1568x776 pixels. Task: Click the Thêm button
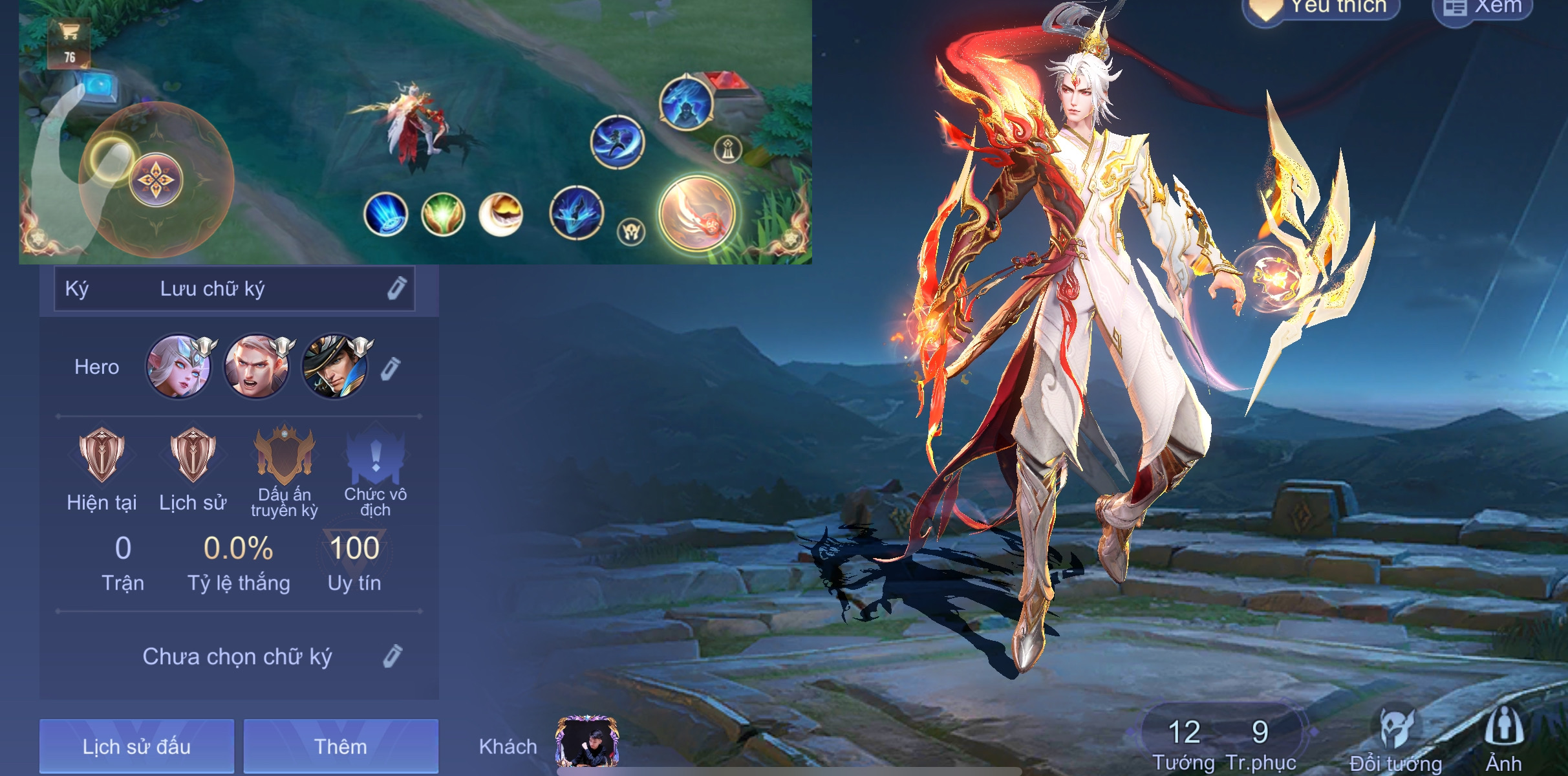341,746
